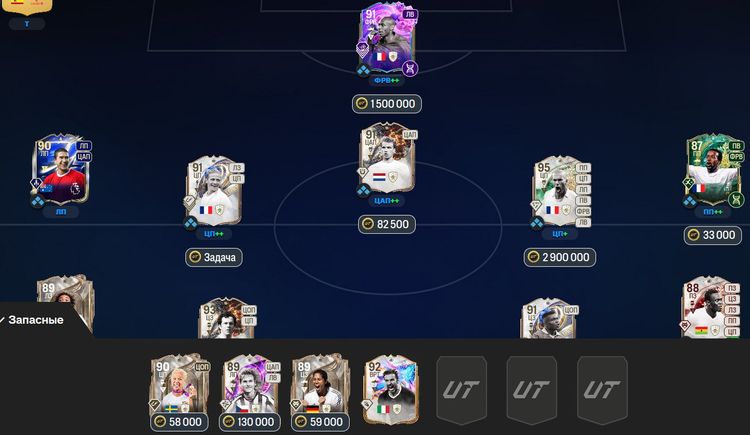Screen dimensions: 750x435
Task: Click the 33 000 coin price tag
Action: click(x=713, y=235)
